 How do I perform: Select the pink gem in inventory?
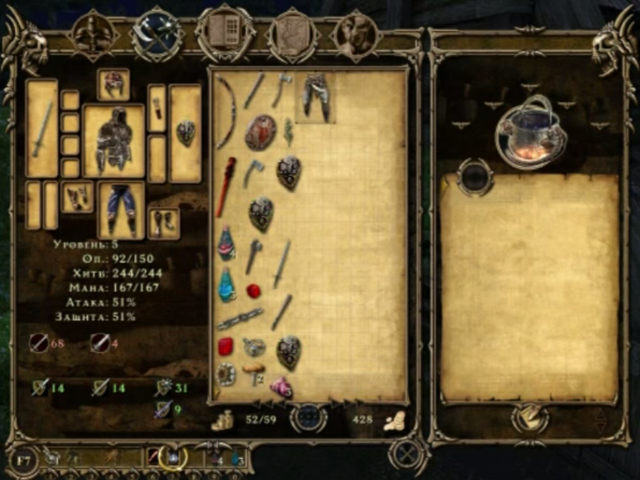[281, 387]
